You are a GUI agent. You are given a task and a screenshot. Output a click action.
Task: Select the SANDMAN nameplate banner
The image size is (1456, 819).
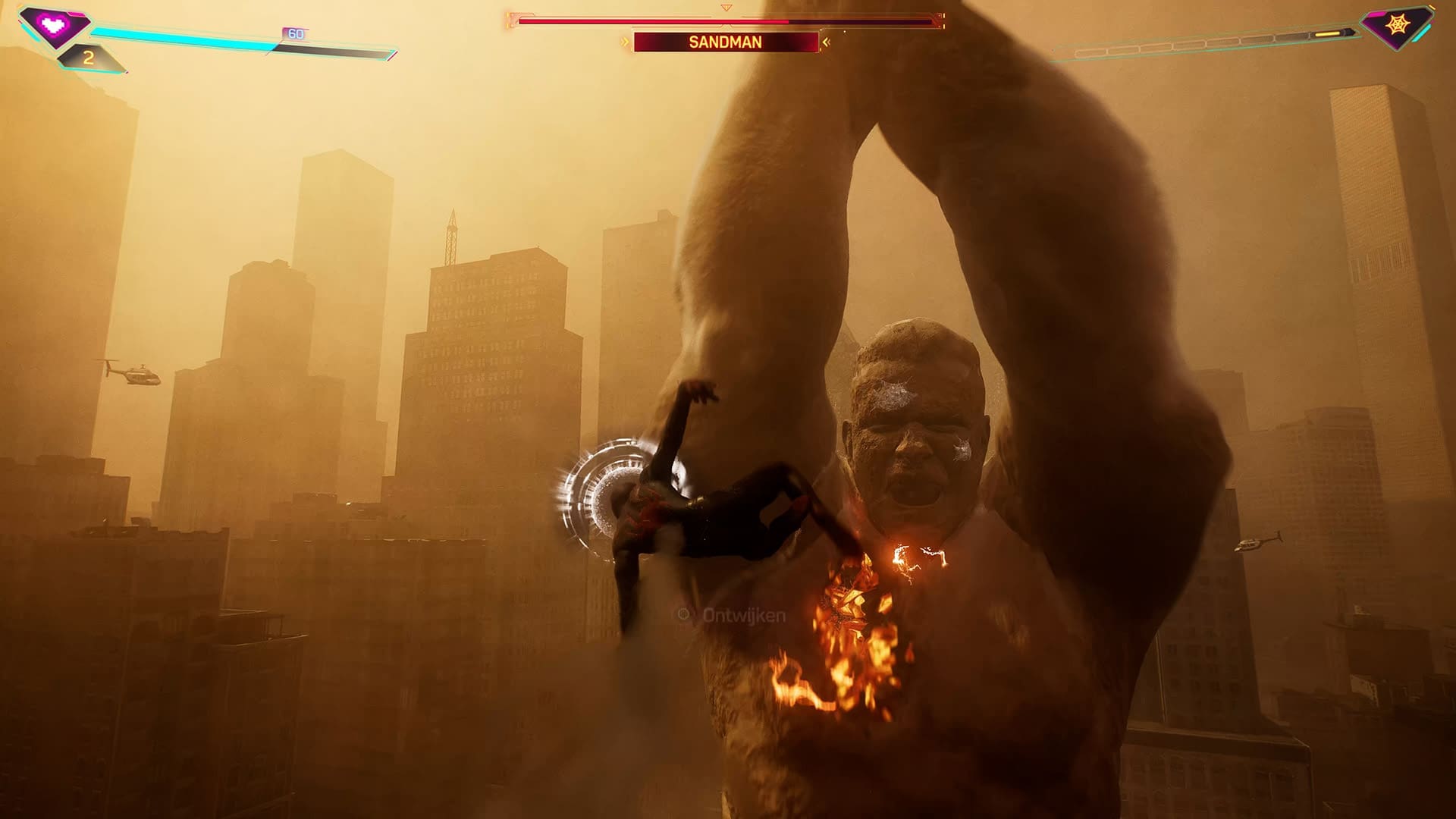point(726,42)
